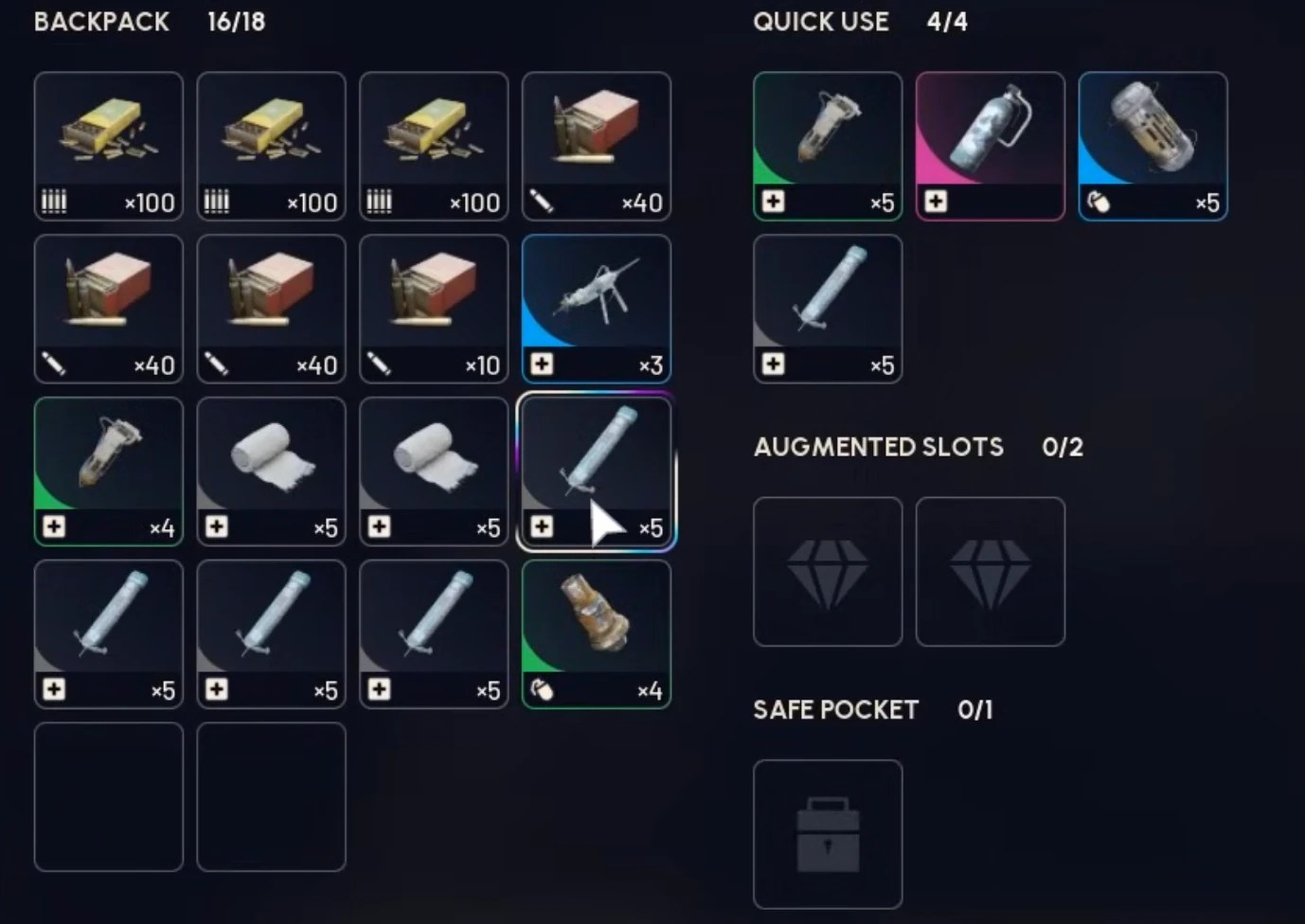This screenshot has height=924, width=1305.
Task: Select the syringe in Quick Use second row
Action: (x=827, y=310)
